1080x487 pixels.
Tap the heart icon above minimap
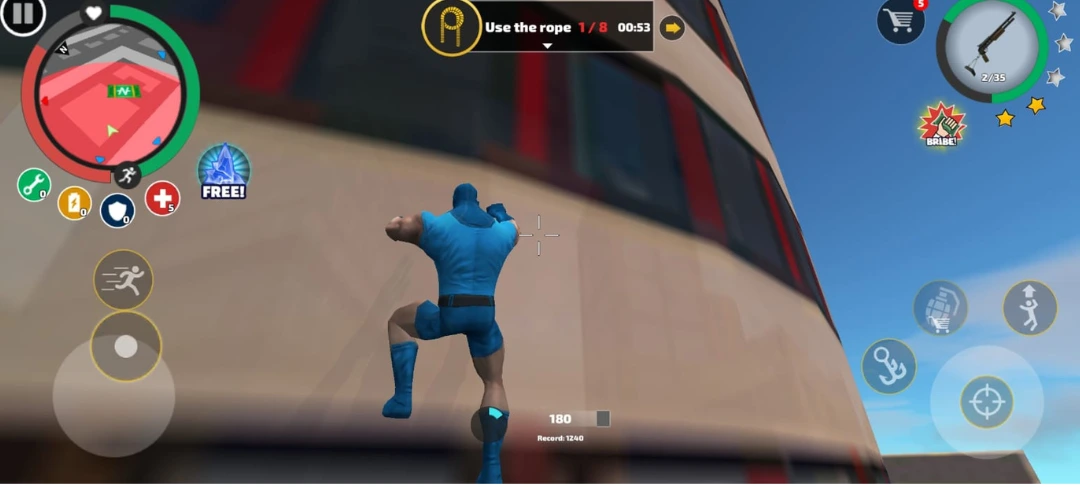tap(93, 13)
